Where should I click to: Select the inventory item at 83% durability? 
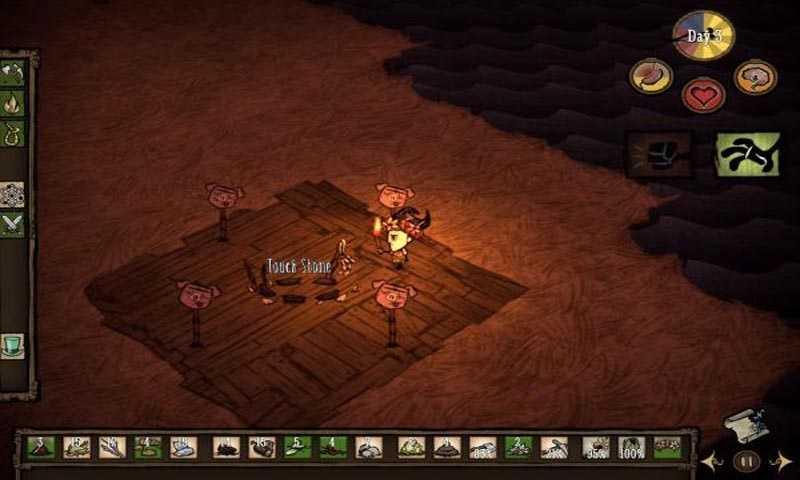click(484, 447)
